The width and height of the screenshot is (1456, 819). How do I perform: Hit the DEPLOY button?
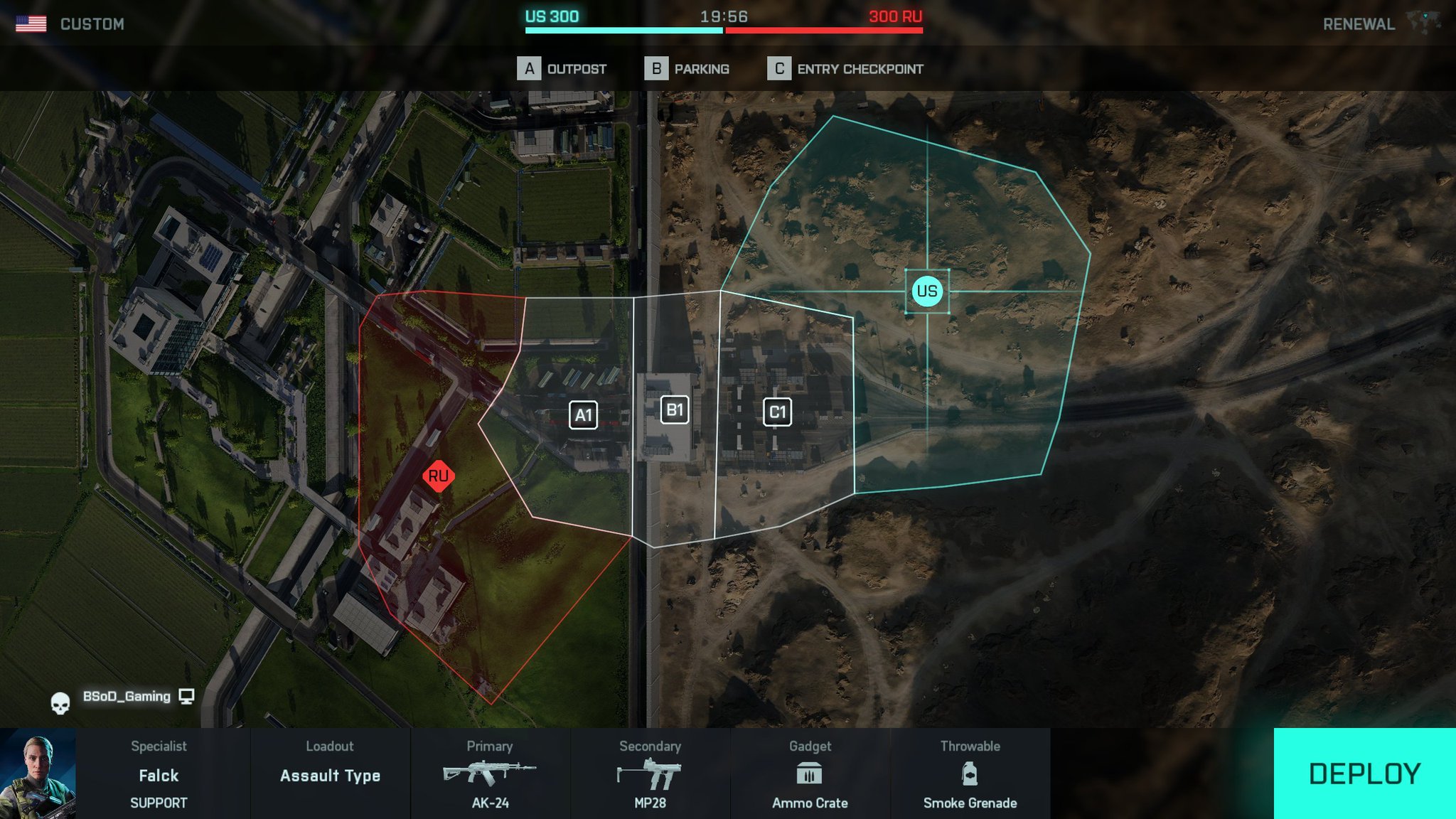pyautogui.click(x=1364, y=773)
